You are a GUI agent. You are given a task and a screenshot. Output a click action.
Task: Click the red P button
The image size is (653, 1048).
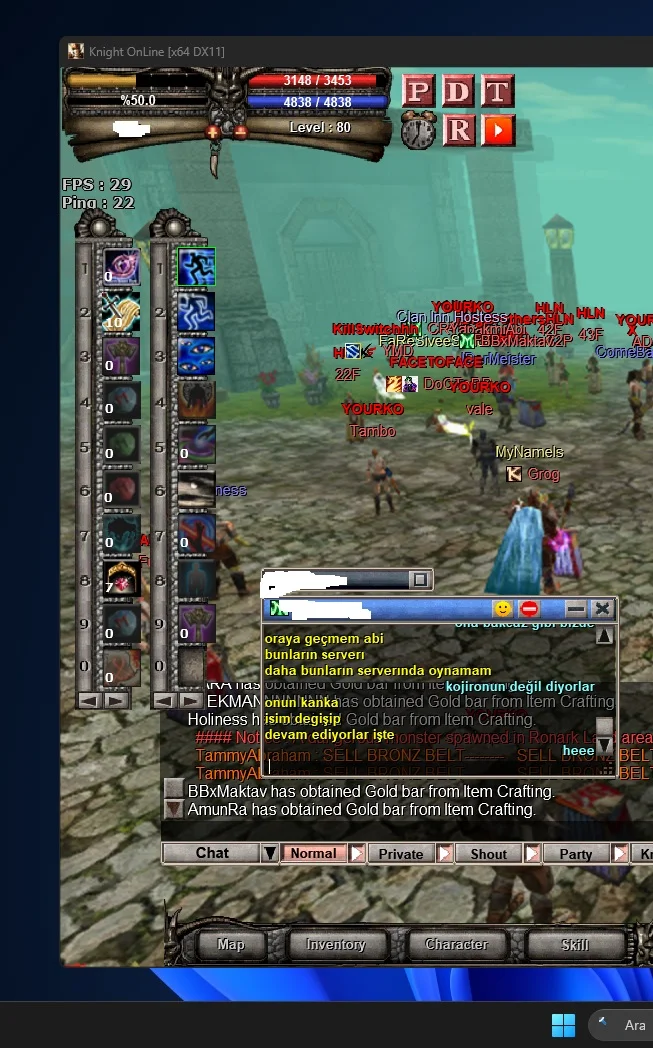click(419, 92)
